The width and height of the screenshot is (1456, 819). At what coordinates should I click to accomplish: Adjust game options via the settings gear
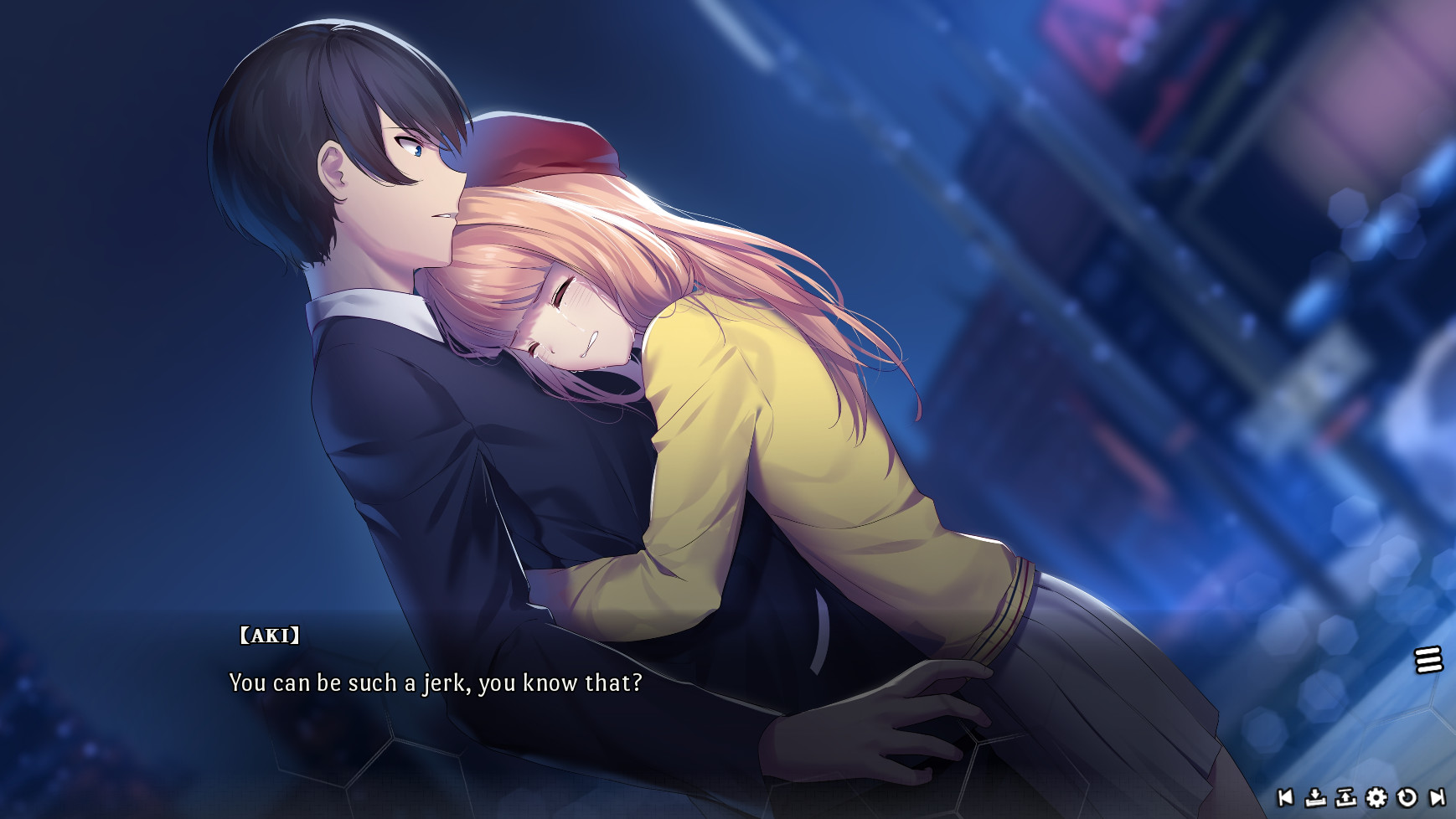[x=1376, y=797]
